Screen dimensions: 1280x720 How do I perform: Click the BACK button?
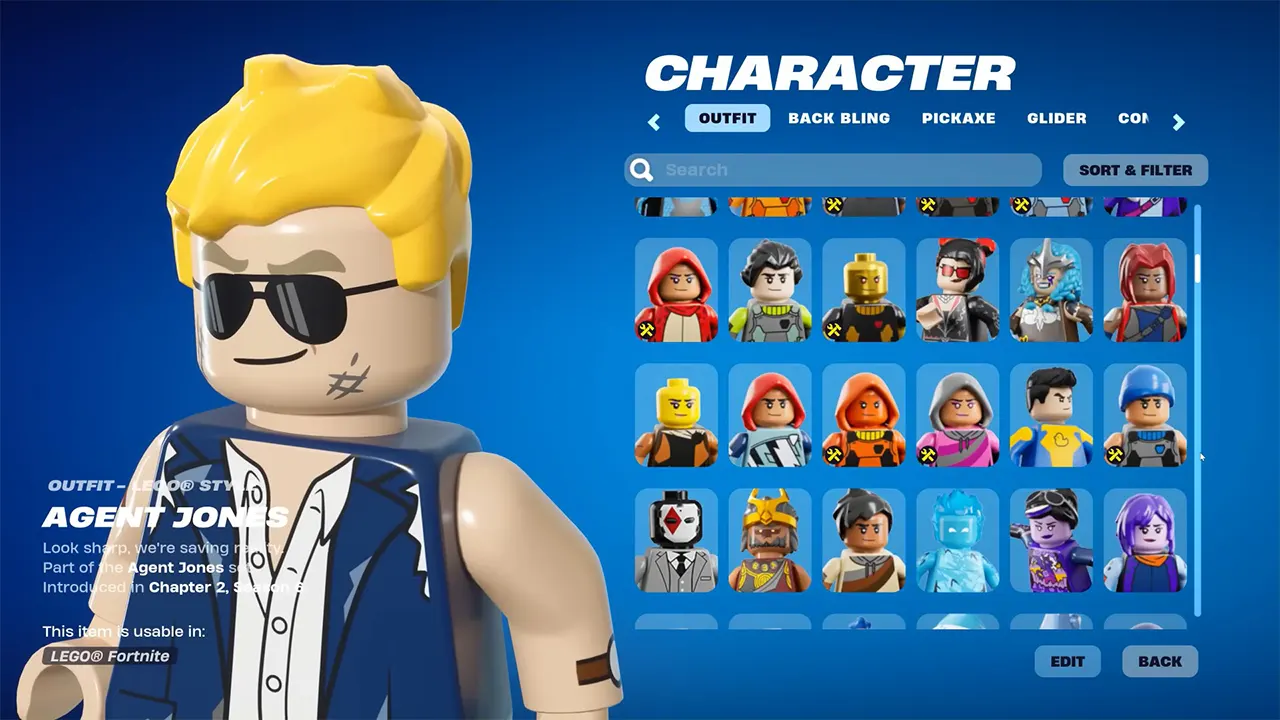click(x=1159, y=661)
